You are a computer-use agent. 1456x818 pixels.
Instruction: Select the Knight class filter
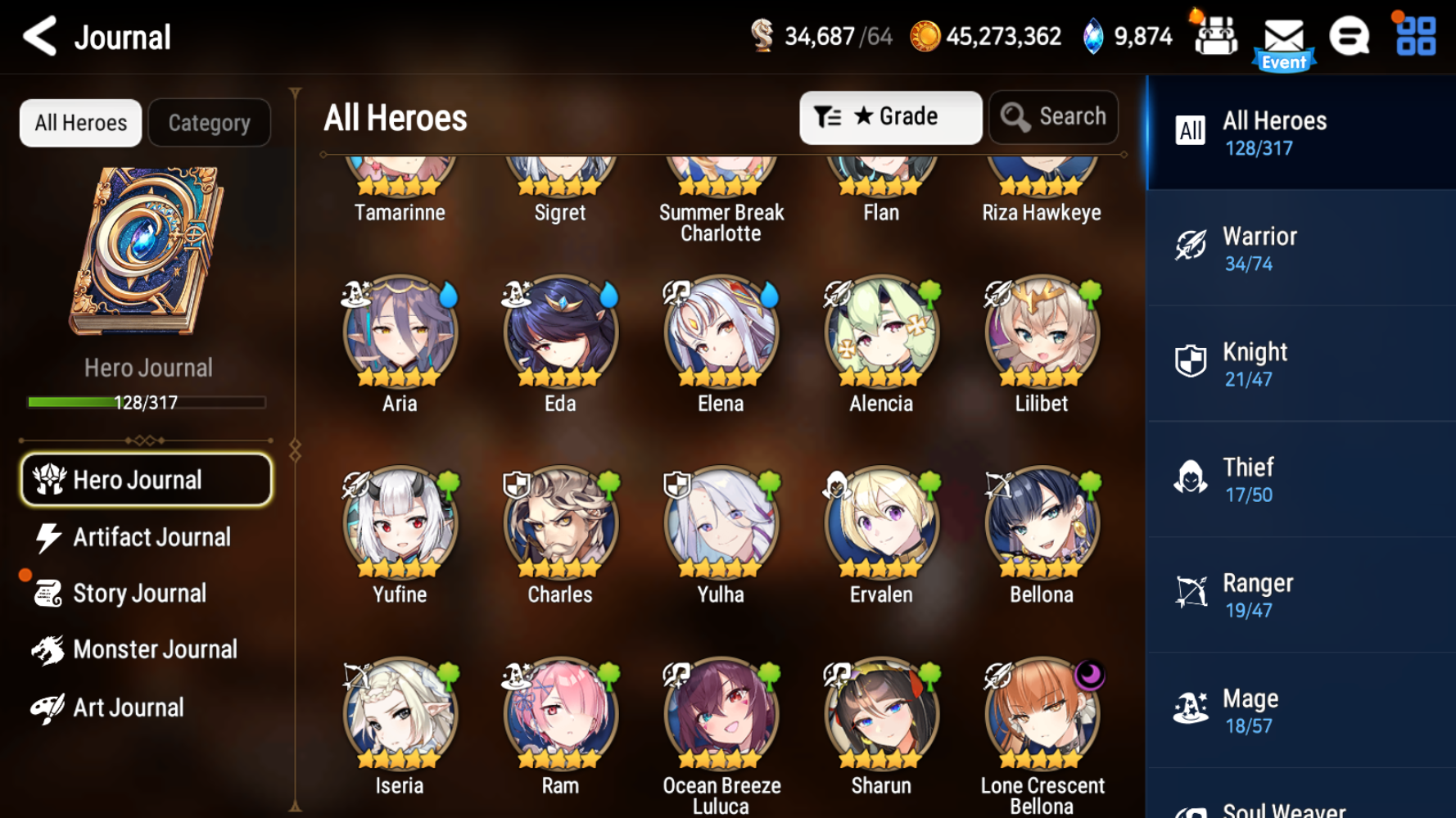pos(1300,363)
